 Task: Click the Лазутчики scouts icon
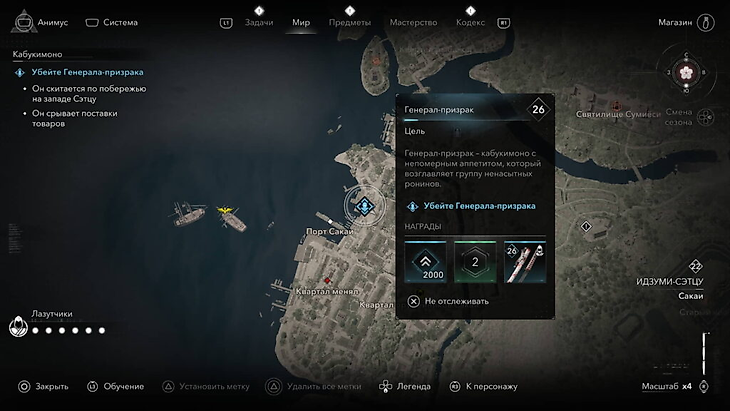coord(18,327)
